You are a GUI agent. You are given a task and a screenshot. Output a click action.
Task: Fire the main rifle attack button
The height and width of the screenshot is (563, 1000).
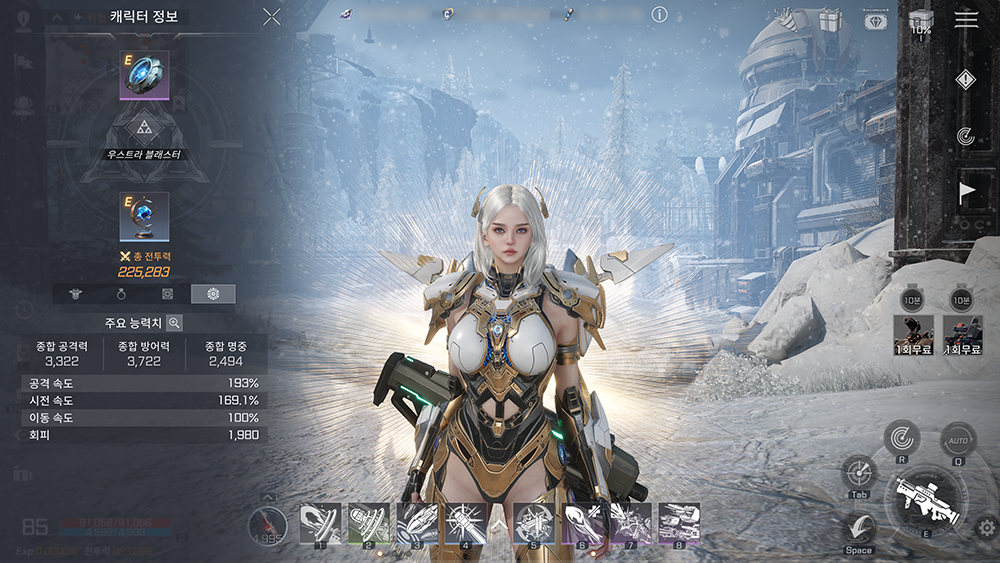pos(924,497)
